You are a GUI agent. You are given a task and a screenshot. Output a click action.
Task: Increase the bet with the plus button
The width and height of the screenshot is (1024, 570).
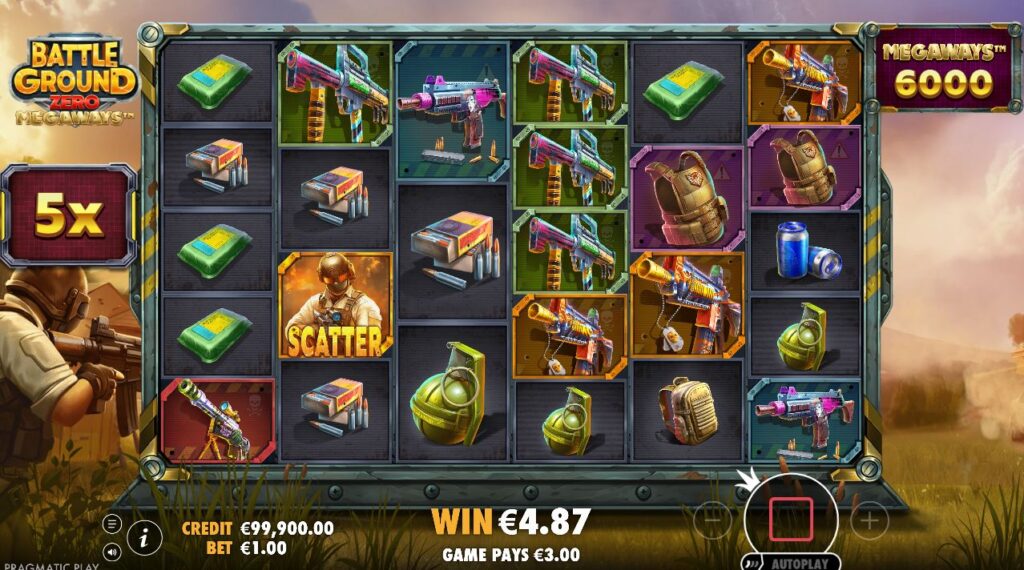coord(869,520)
